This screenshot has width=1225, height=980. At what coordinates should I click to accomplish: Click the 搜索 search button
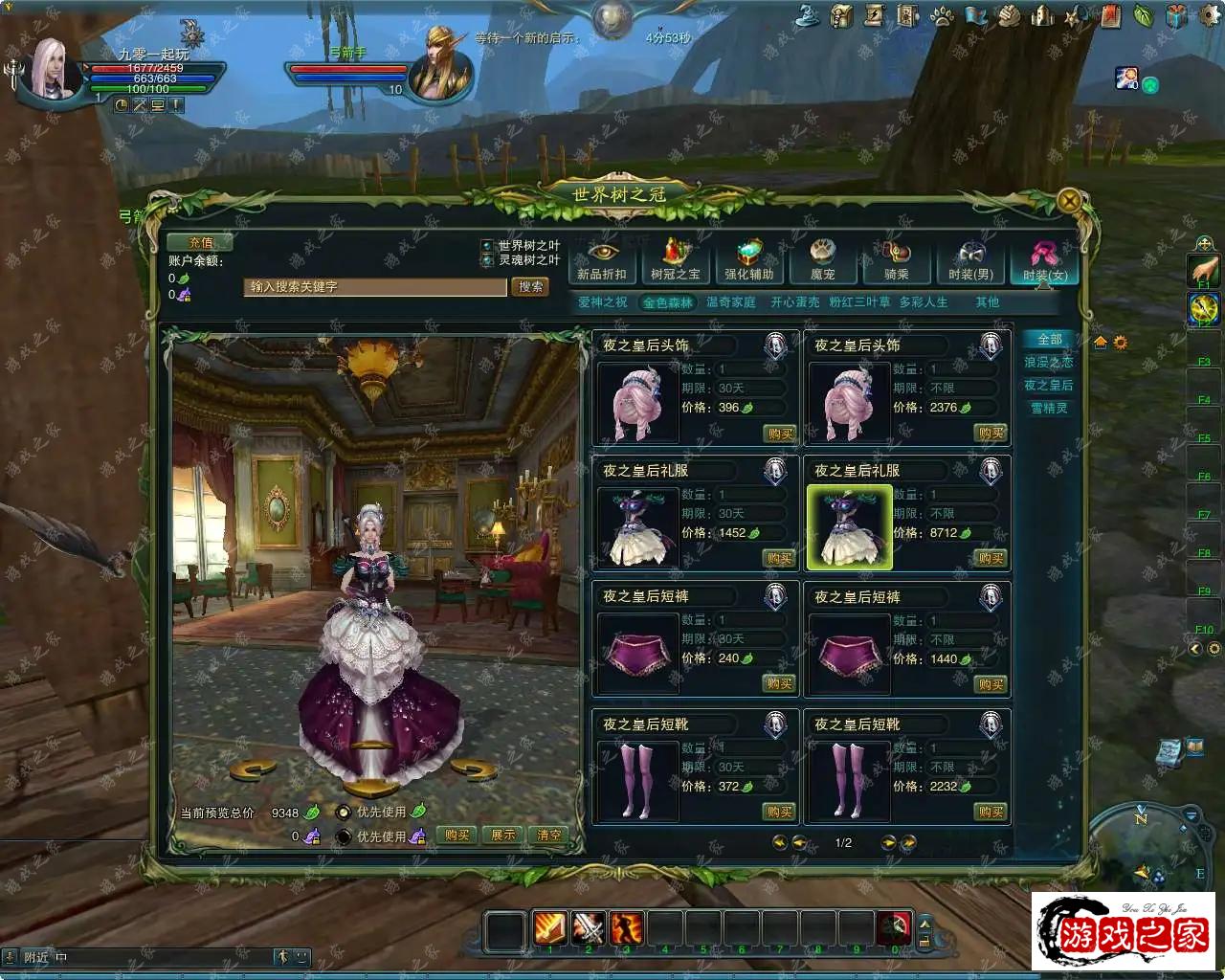point(530,286)
